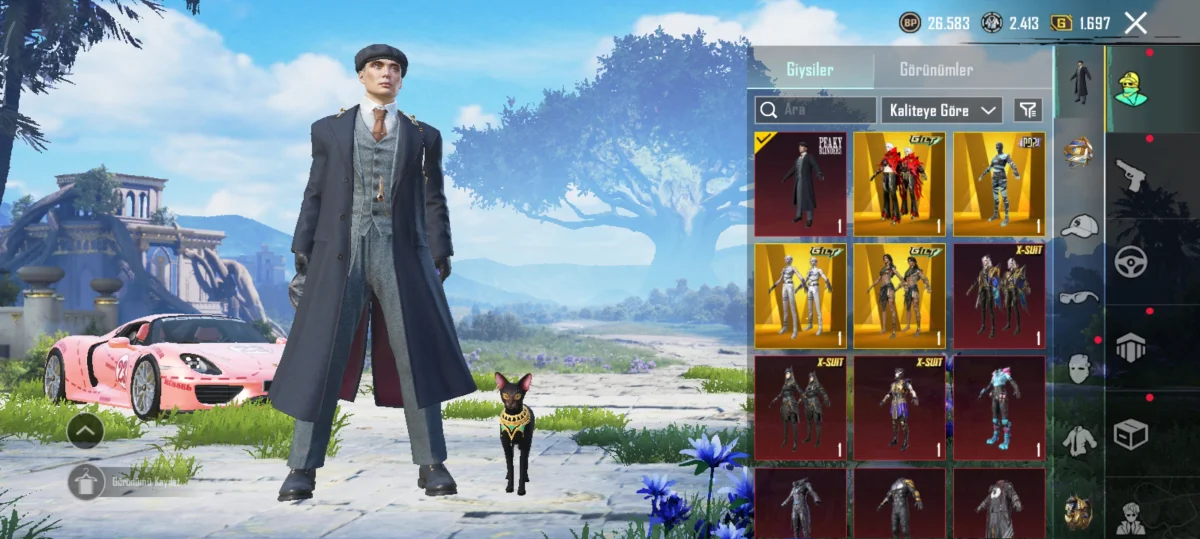Open the white jacket clothing category
1200x539 pixels.
point(1078,440)
